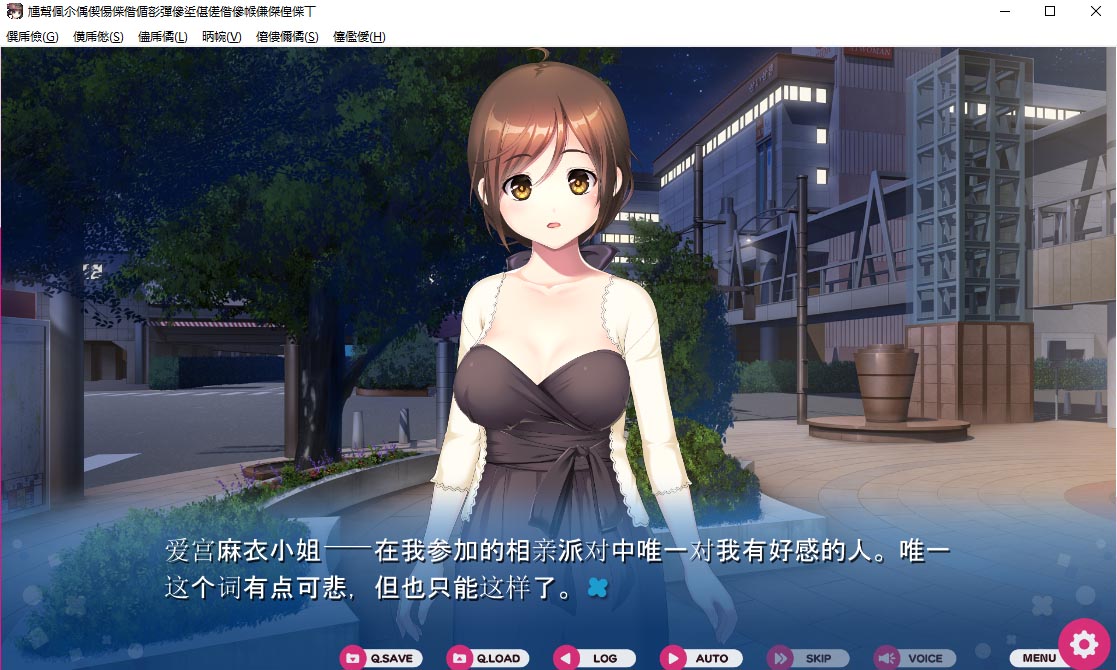Close the game window
This screenshot has height=670, width=1117.
[x=1095, y=12]
